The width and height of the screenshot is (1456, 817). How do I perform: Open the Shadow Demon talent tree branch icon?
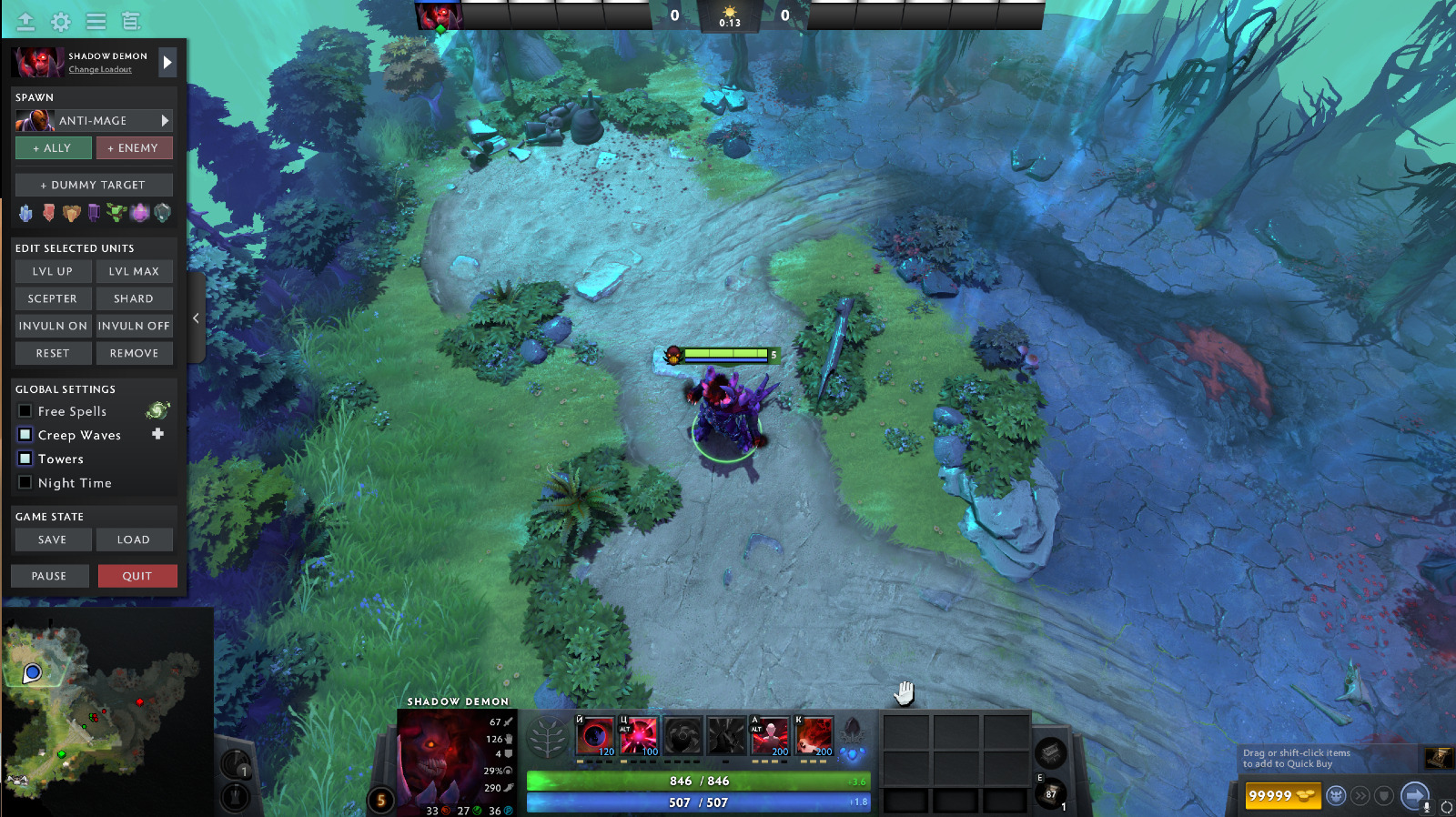tap(546, 735)
